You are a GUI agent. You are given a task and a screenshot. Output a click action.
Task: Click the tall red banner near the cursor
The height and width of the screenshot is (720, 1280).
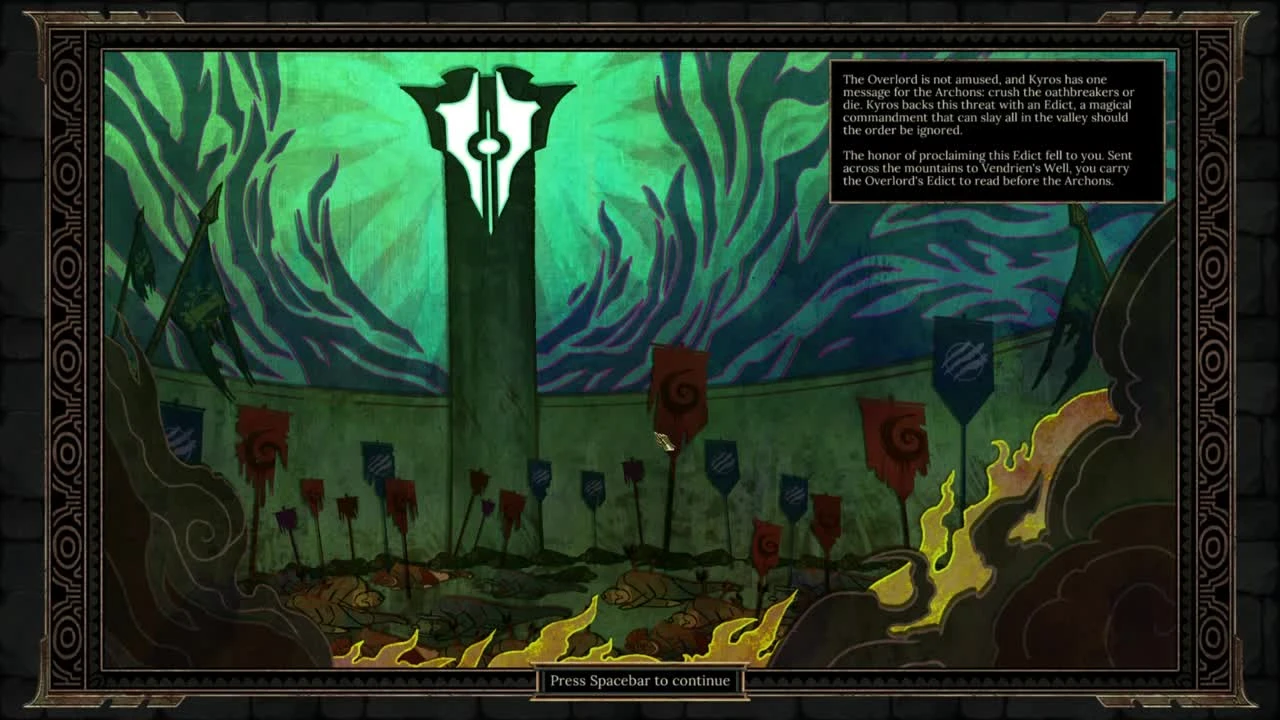tap(679, 390)
